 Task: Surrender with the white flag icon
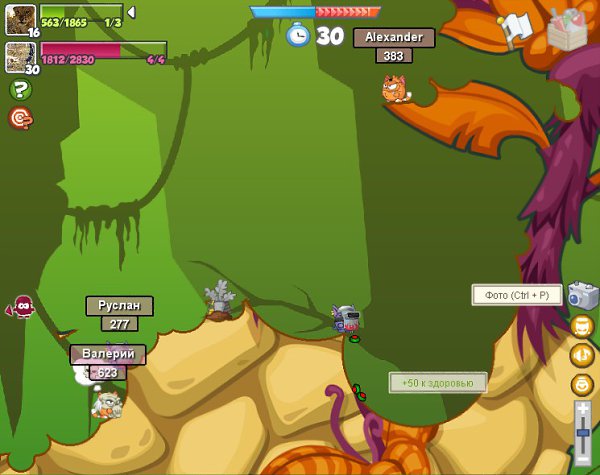(517, 29)
